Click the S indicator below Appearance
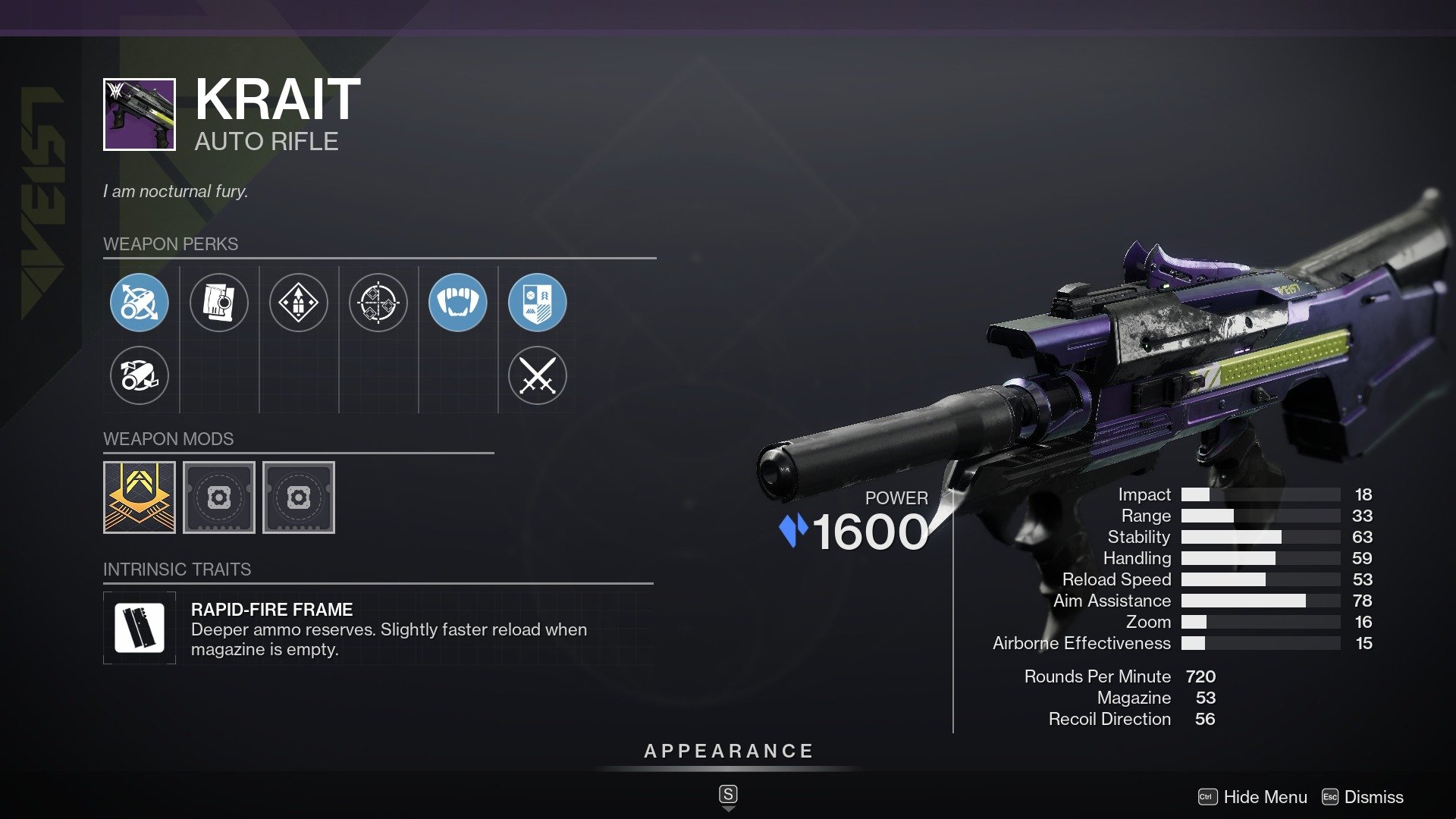Viewport: 1456px width, 819px height. tap(728, 795)
